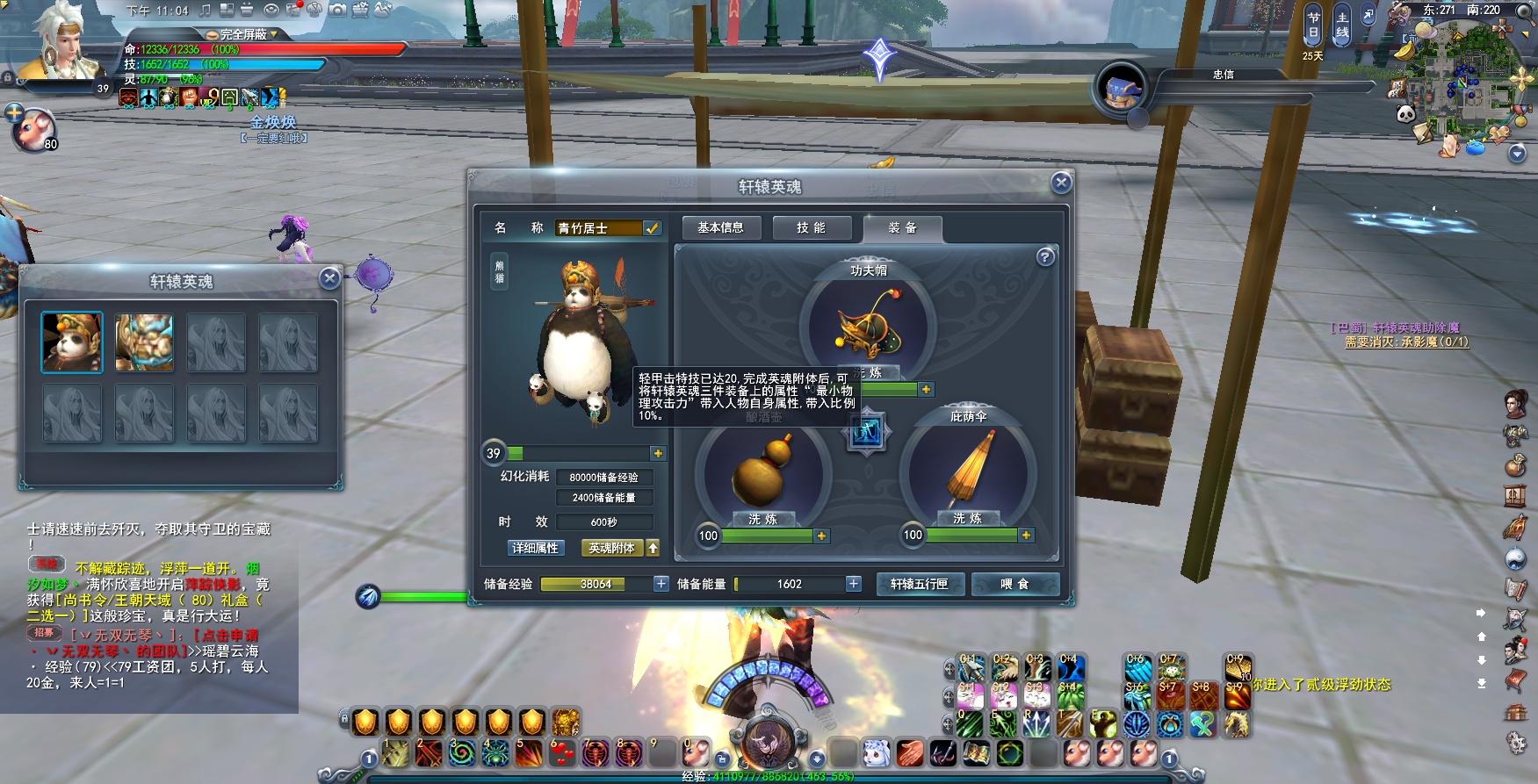Close the small 轩辕英魂 roster panel
1538x784 pixels.
tap(329, 278)
